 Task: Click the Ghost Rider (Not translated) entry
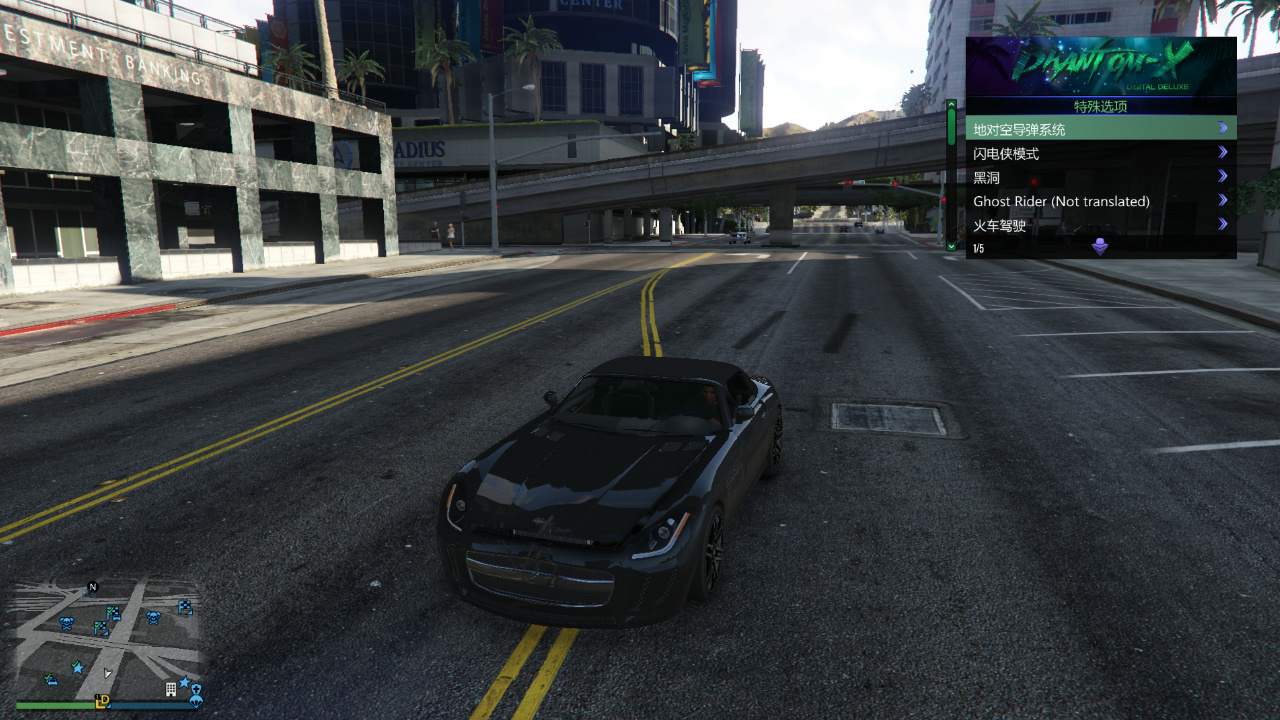[1062, 201]
